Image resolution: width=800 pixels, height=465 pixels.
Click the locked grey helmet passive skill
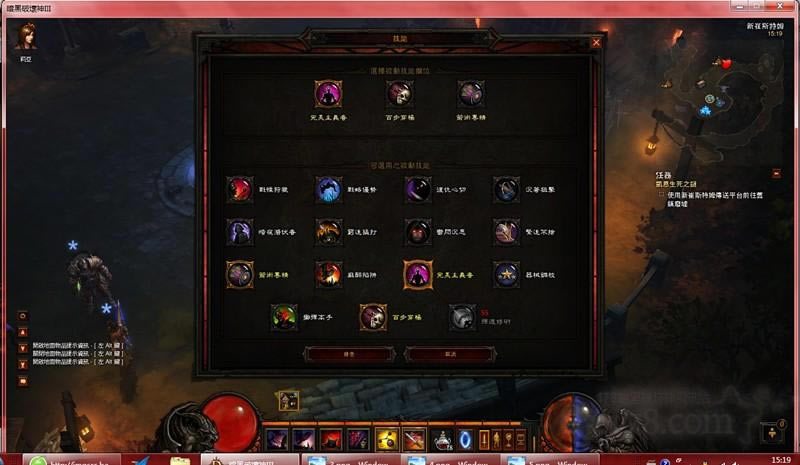462,317
